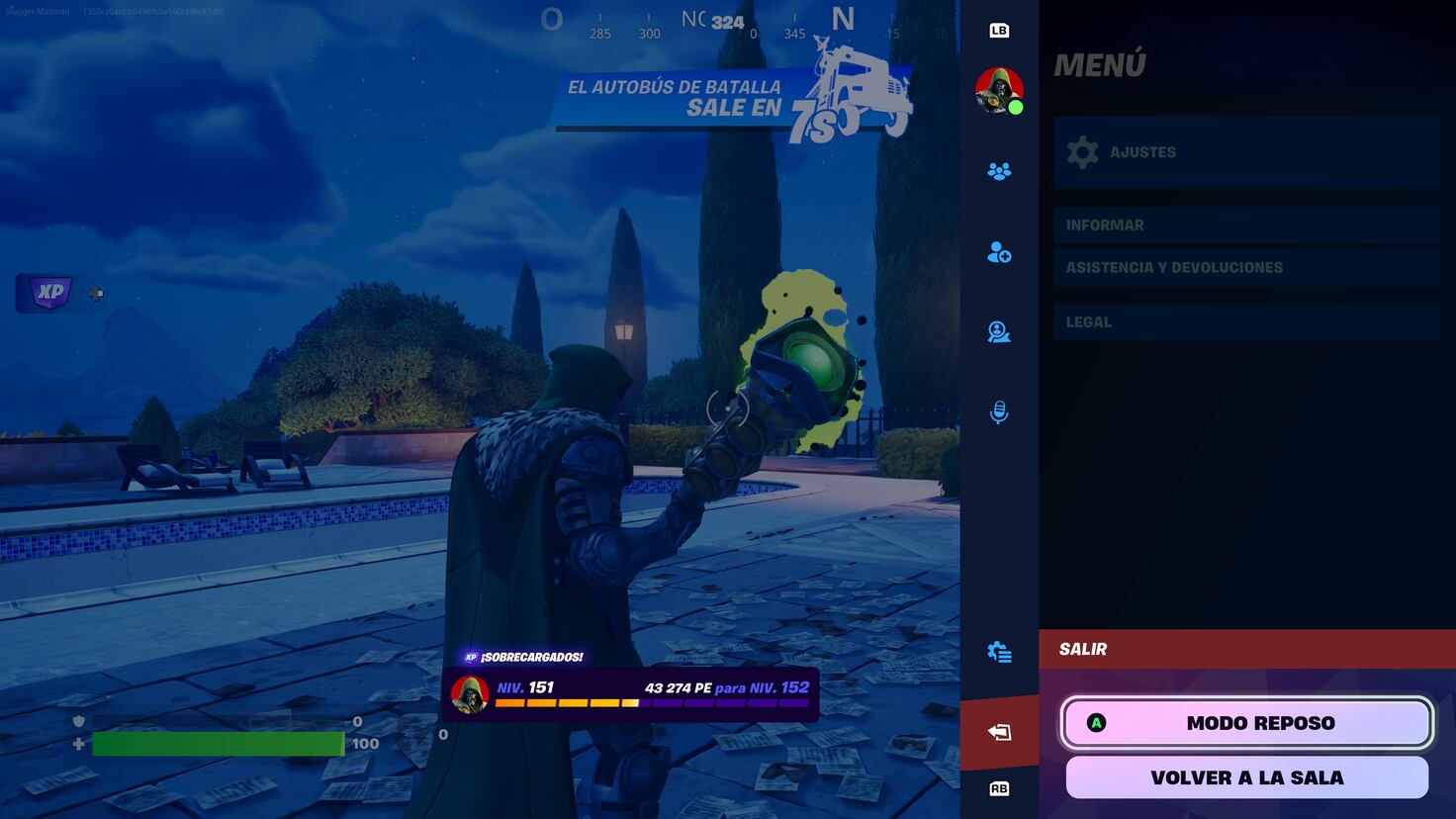Click the exit tab icon in sidebar
Image resolution: width=1456 pixels, height=819 pixels.
(999, 729)
